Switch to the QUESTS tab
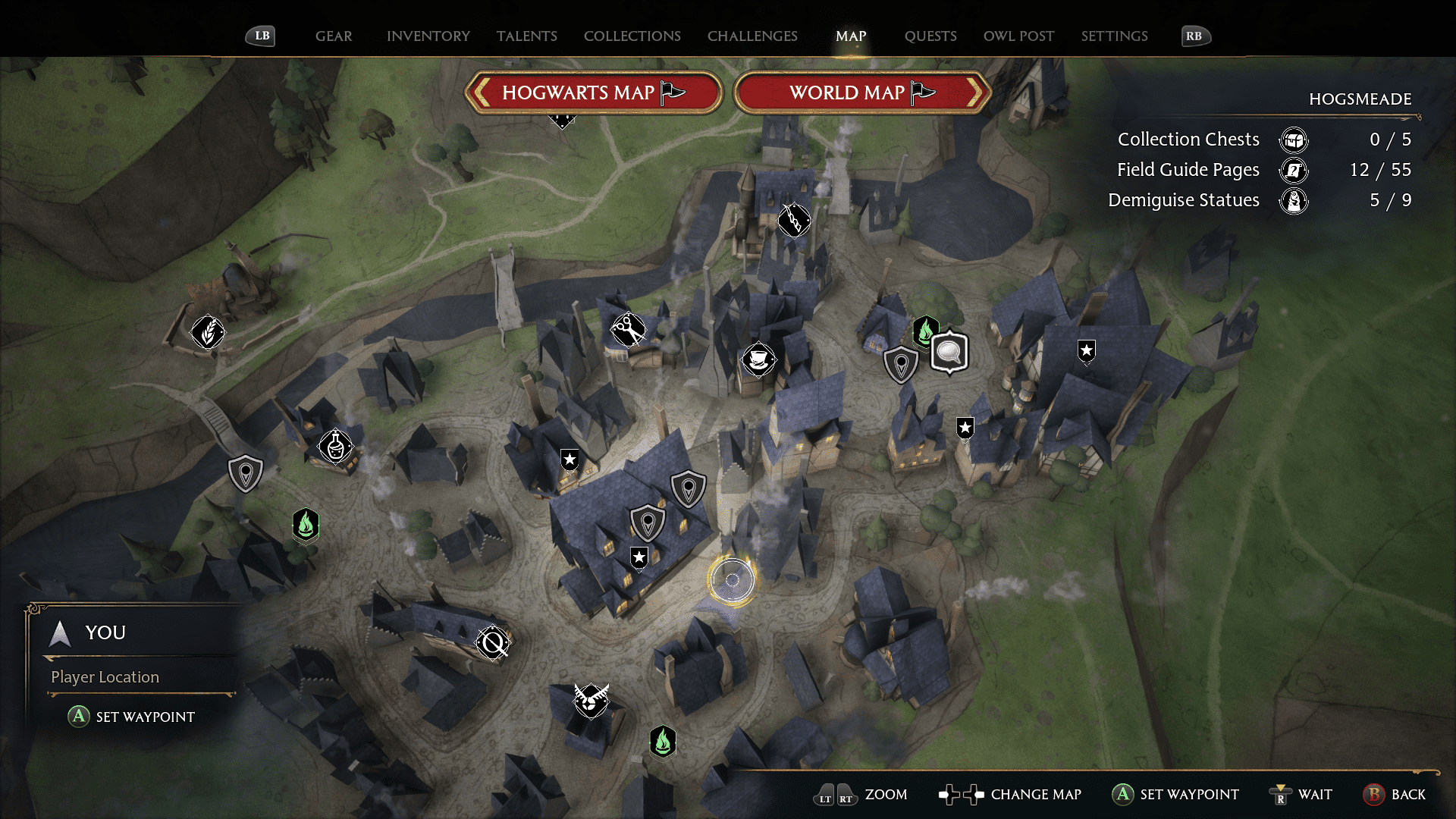The width and height of the screenshot is (1456, 819). pos(930,36)
